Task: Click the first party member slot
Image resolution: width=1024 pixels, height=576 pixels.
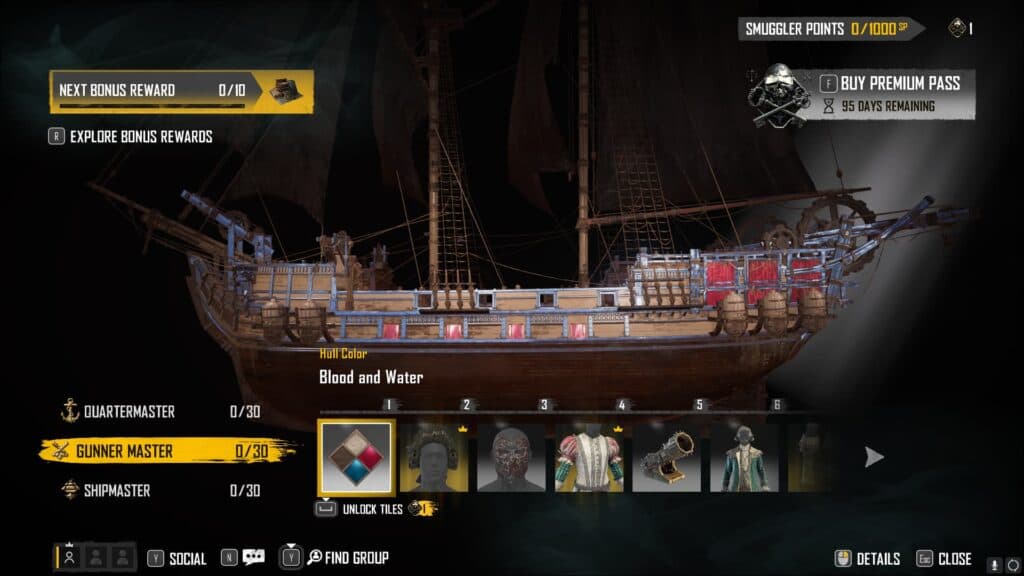Action: click(70, 558)
